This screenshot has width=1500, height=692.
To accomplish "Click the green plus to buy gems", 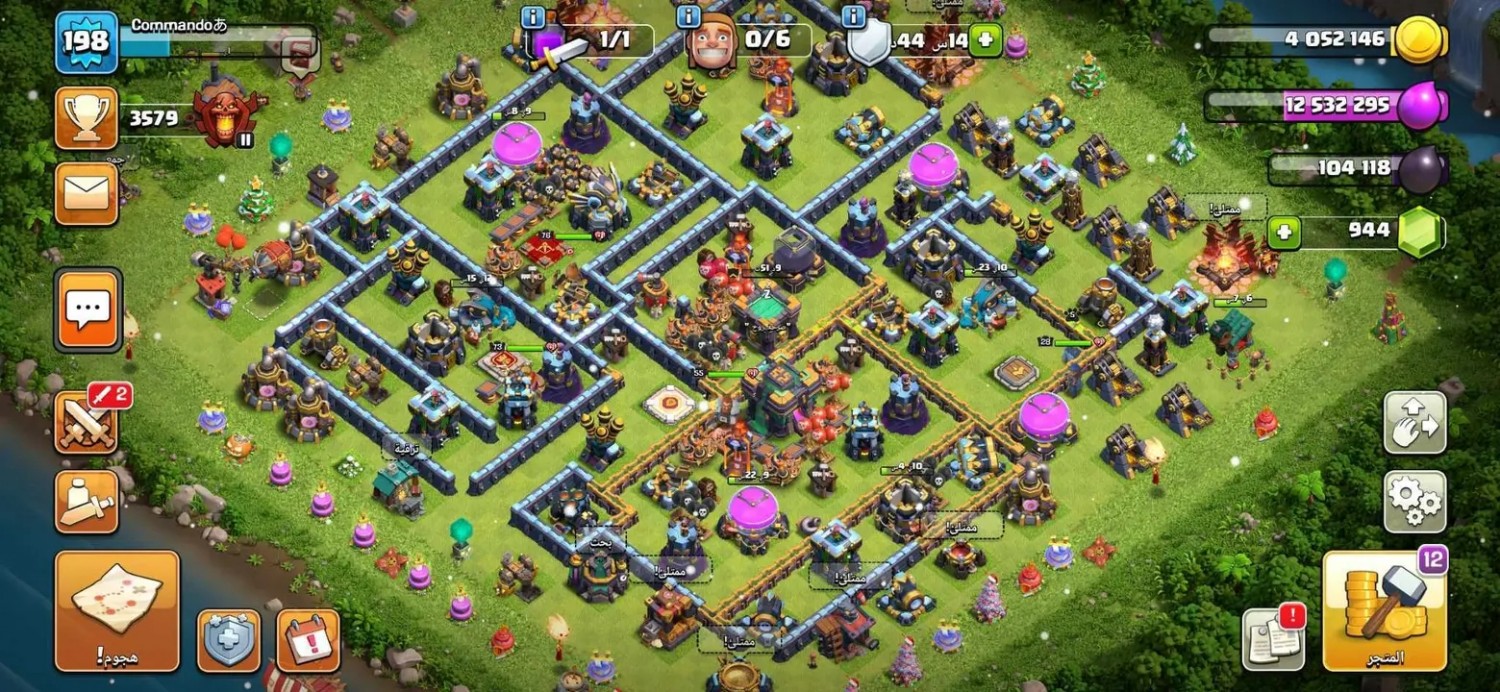I will coord(1284,233).
